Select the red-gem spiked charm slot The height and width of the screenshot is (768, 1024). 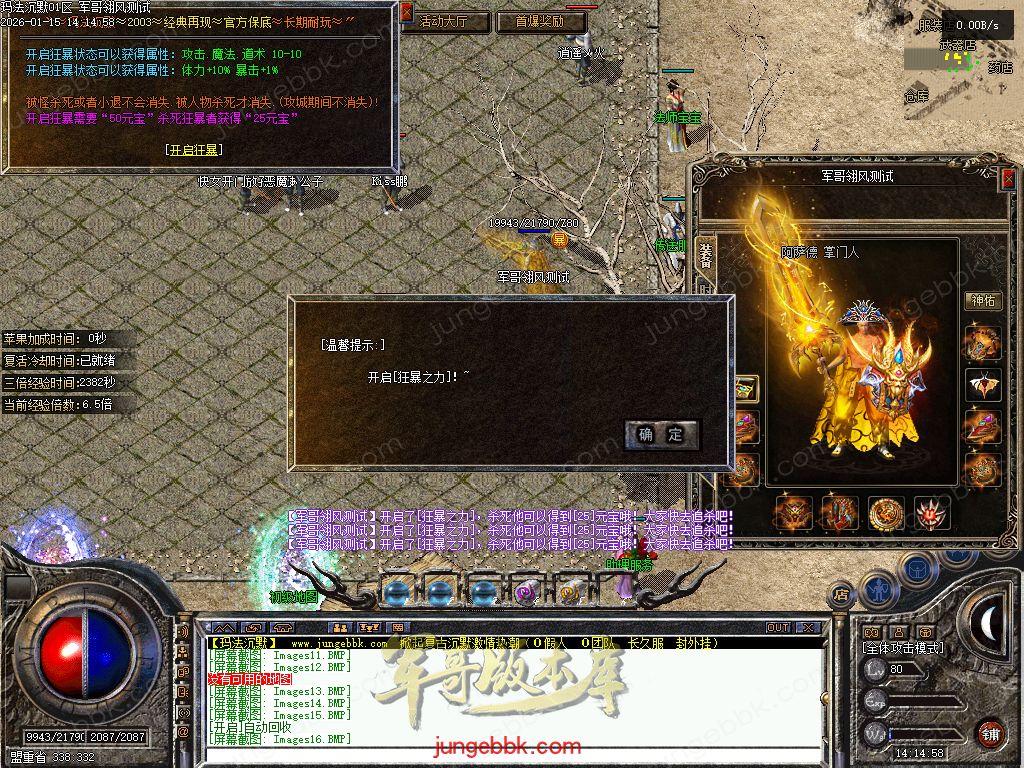tap(932, 513)
